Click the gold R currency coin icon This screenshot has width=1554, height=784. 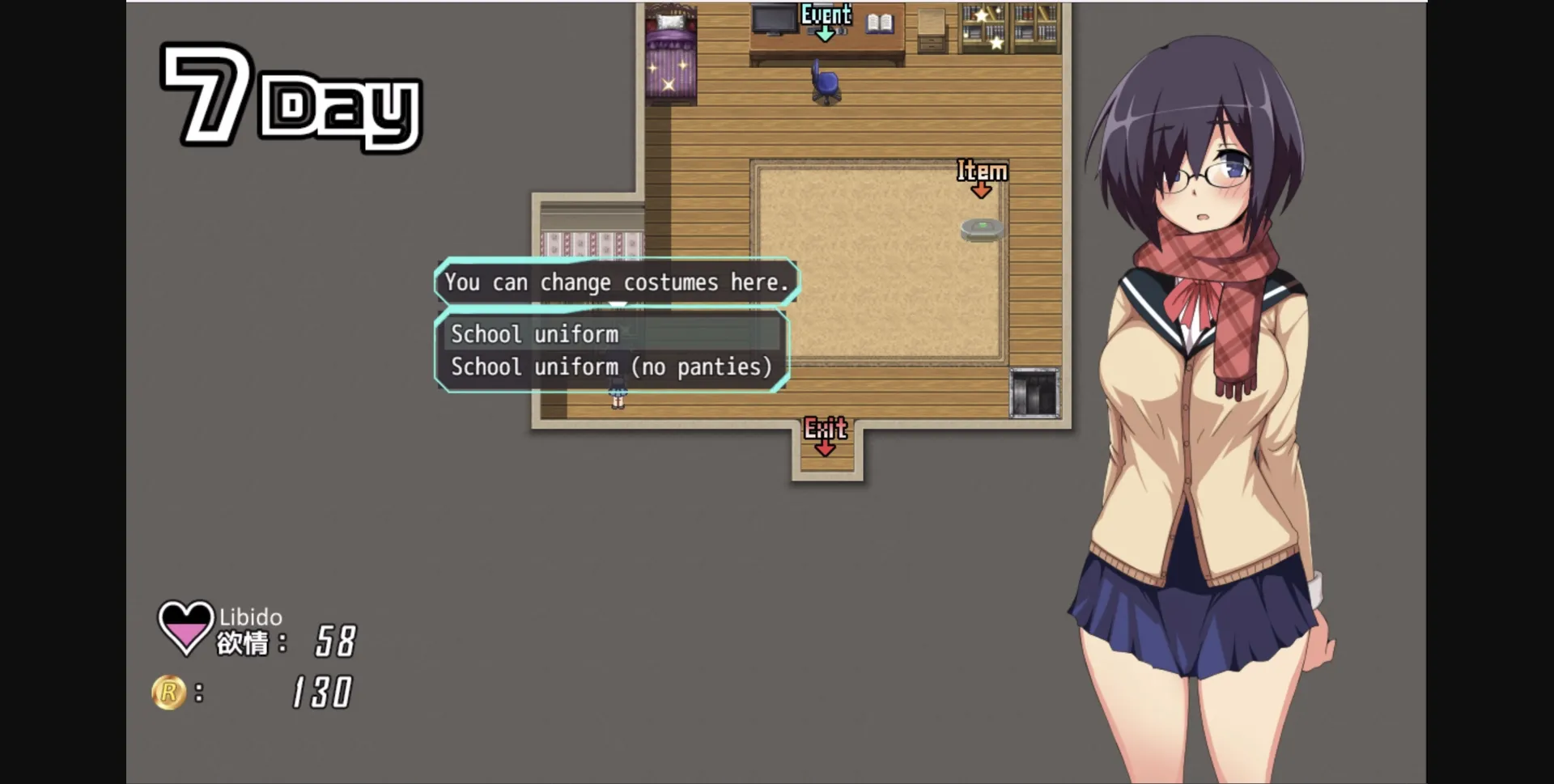coord(170,691)
